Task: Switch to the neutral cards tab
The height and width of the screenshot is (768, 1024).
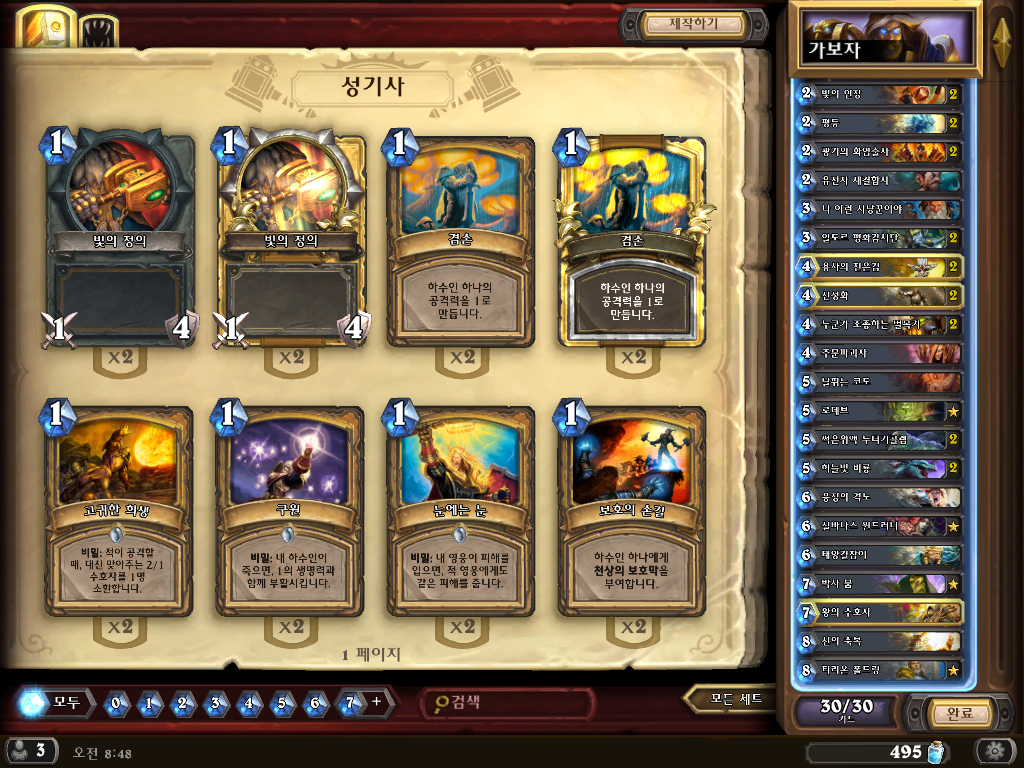Action: 98,31
